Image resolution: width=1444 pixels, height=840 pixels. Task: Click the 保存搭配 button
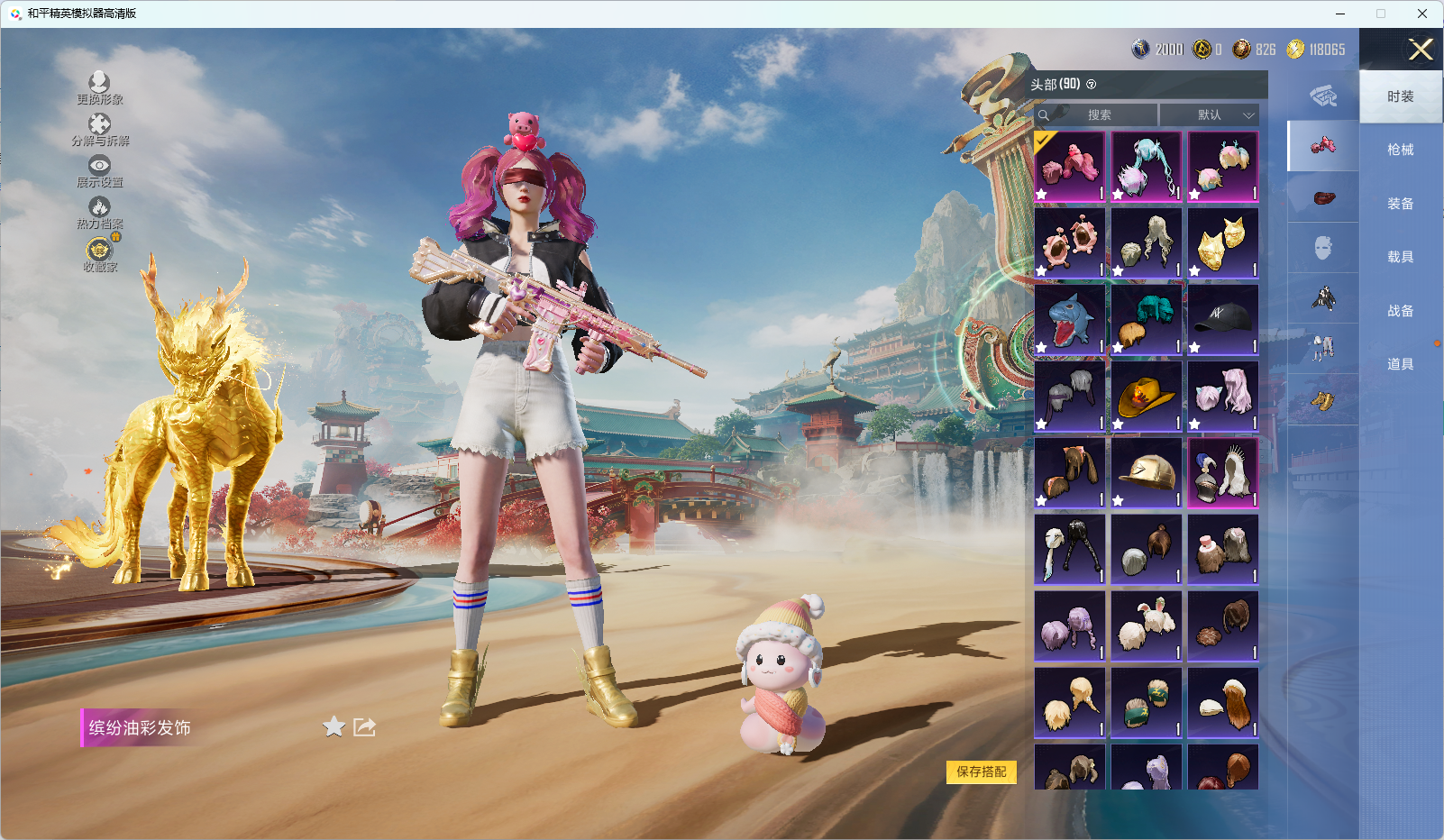(x=981, y=772)
